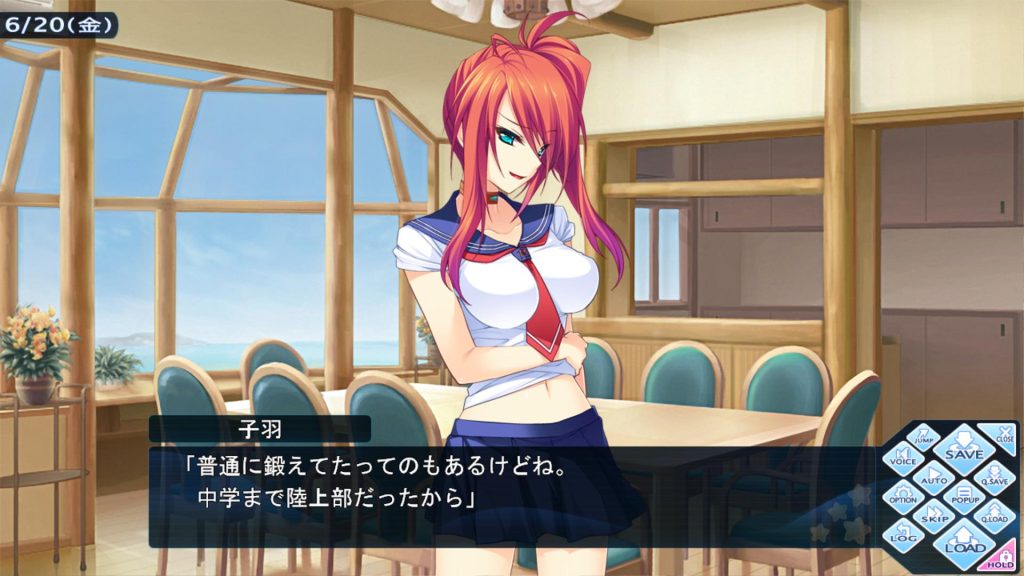Open the OPTION settings
The width and height of the screenshot is (1024, 576).
[902, 496]
